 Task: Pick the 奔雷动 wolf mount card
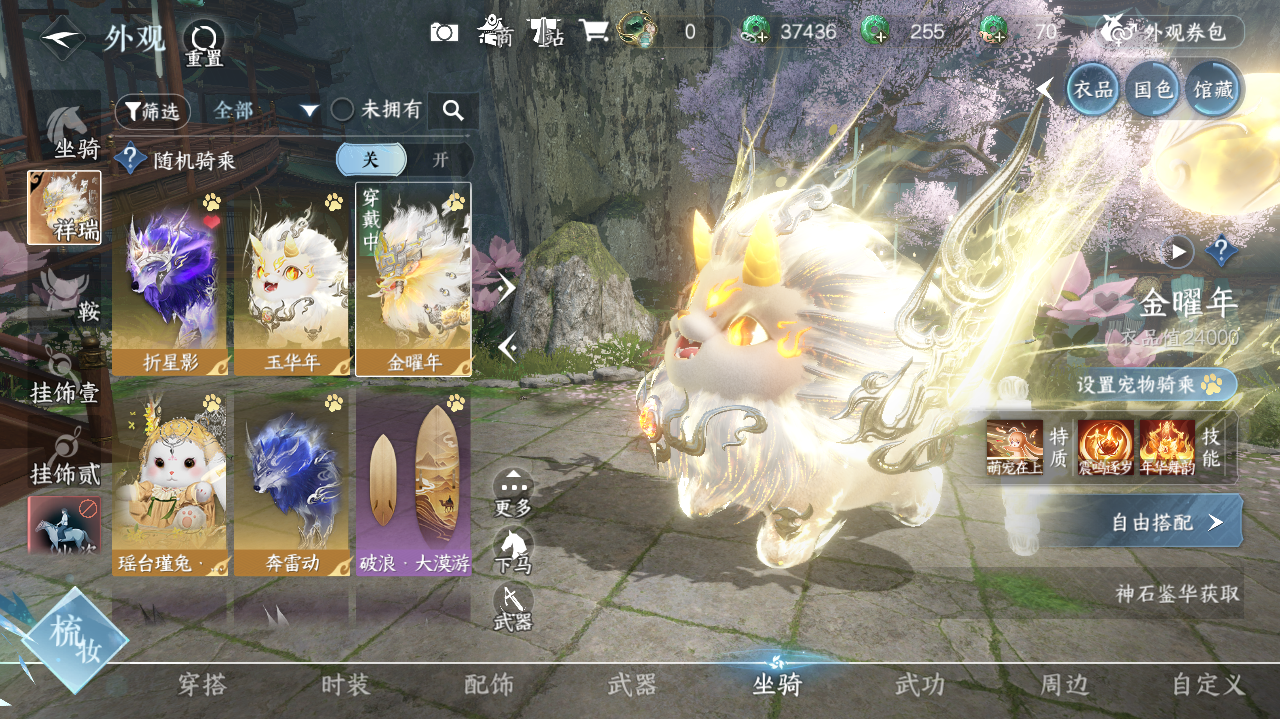point(291,483)
